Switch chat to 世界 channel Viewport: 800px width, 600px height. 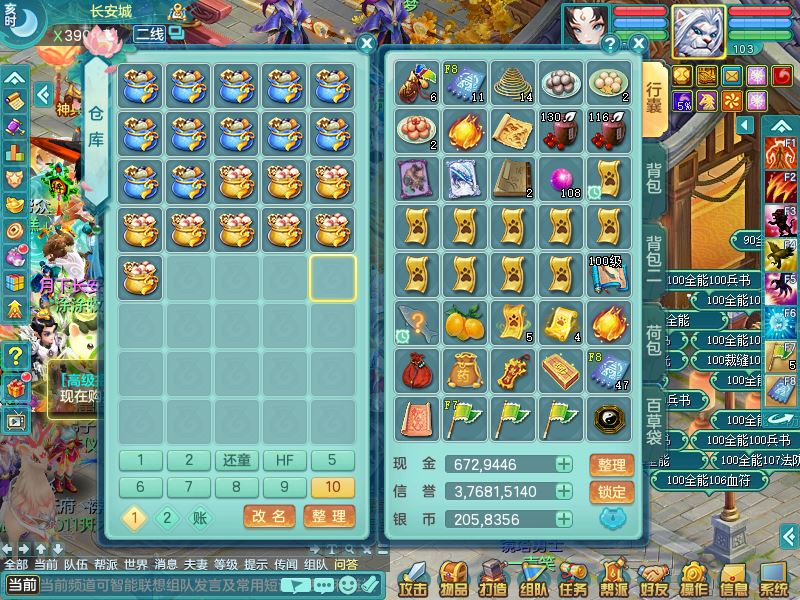(136, 564)
